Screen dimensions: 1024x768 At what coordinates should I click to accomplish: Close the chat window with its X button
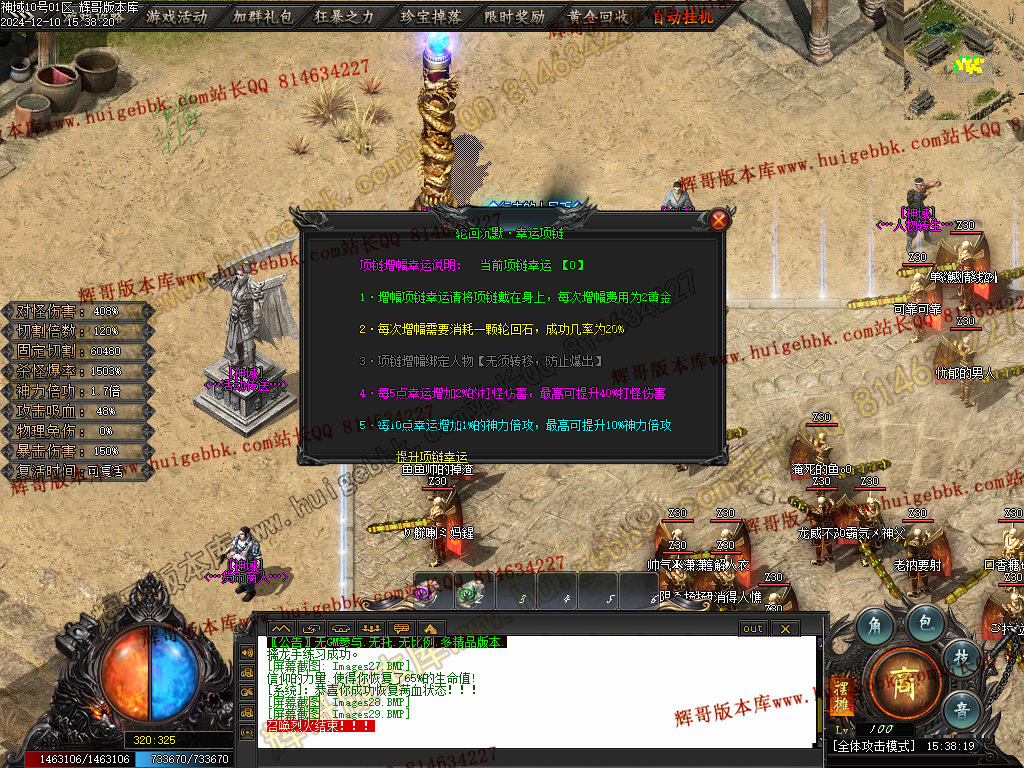point(785,628)
